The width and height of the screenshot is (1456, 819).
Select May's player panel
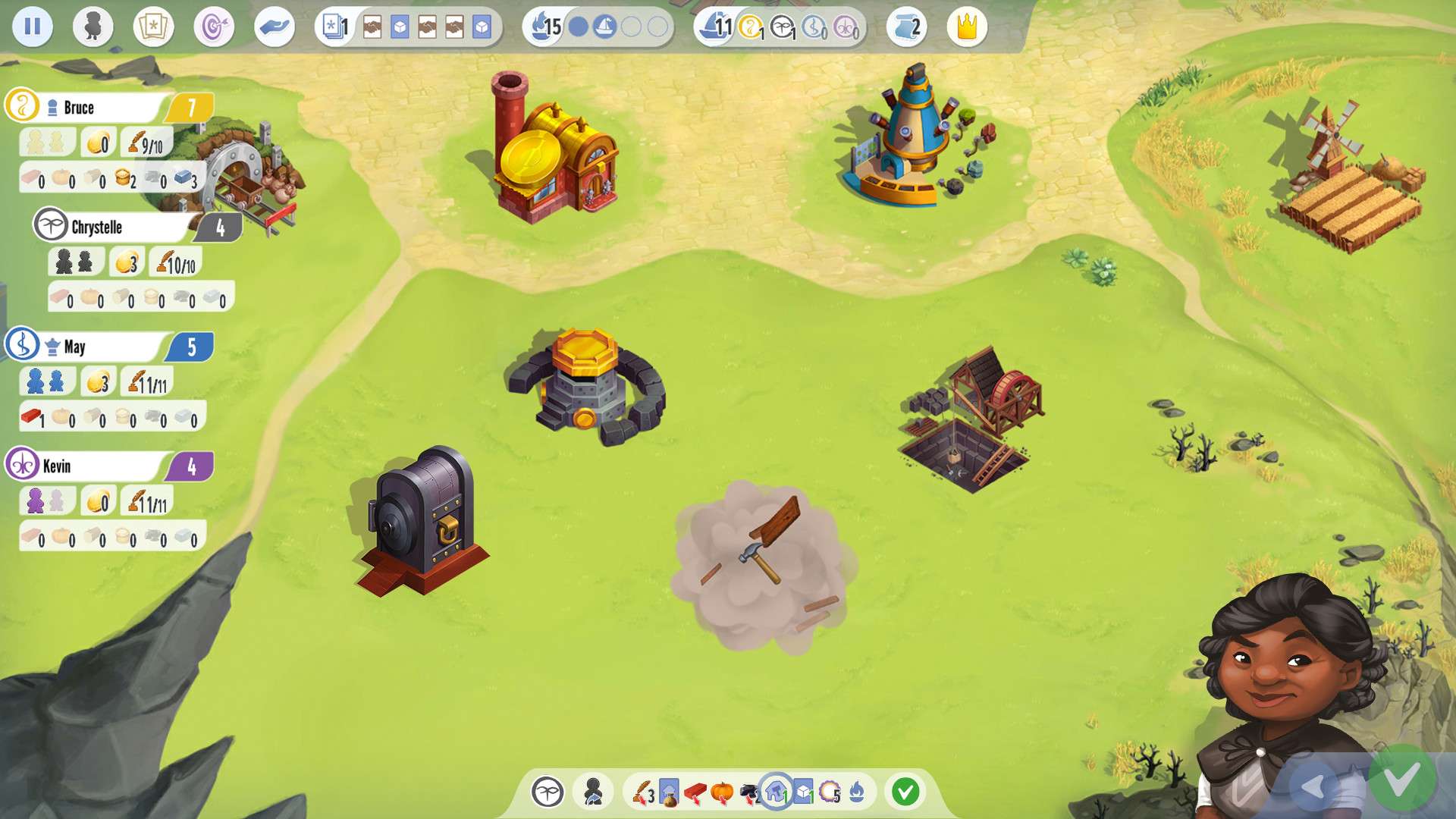(106, 347)
